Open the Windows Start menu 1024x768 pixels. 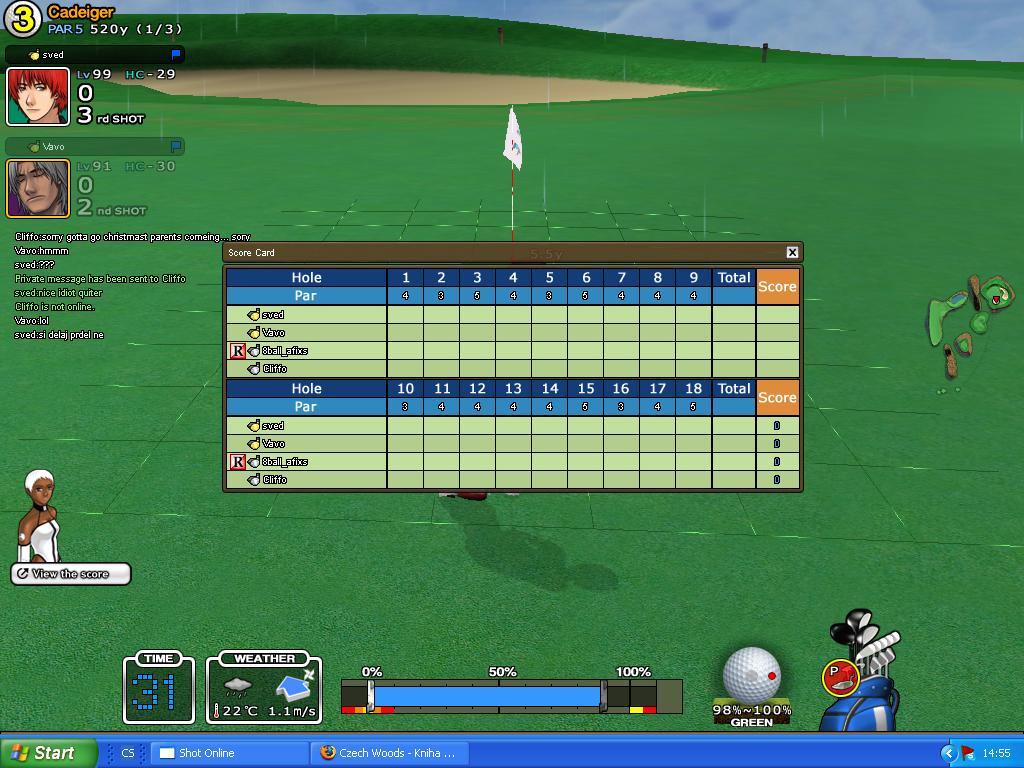(48, 753)
